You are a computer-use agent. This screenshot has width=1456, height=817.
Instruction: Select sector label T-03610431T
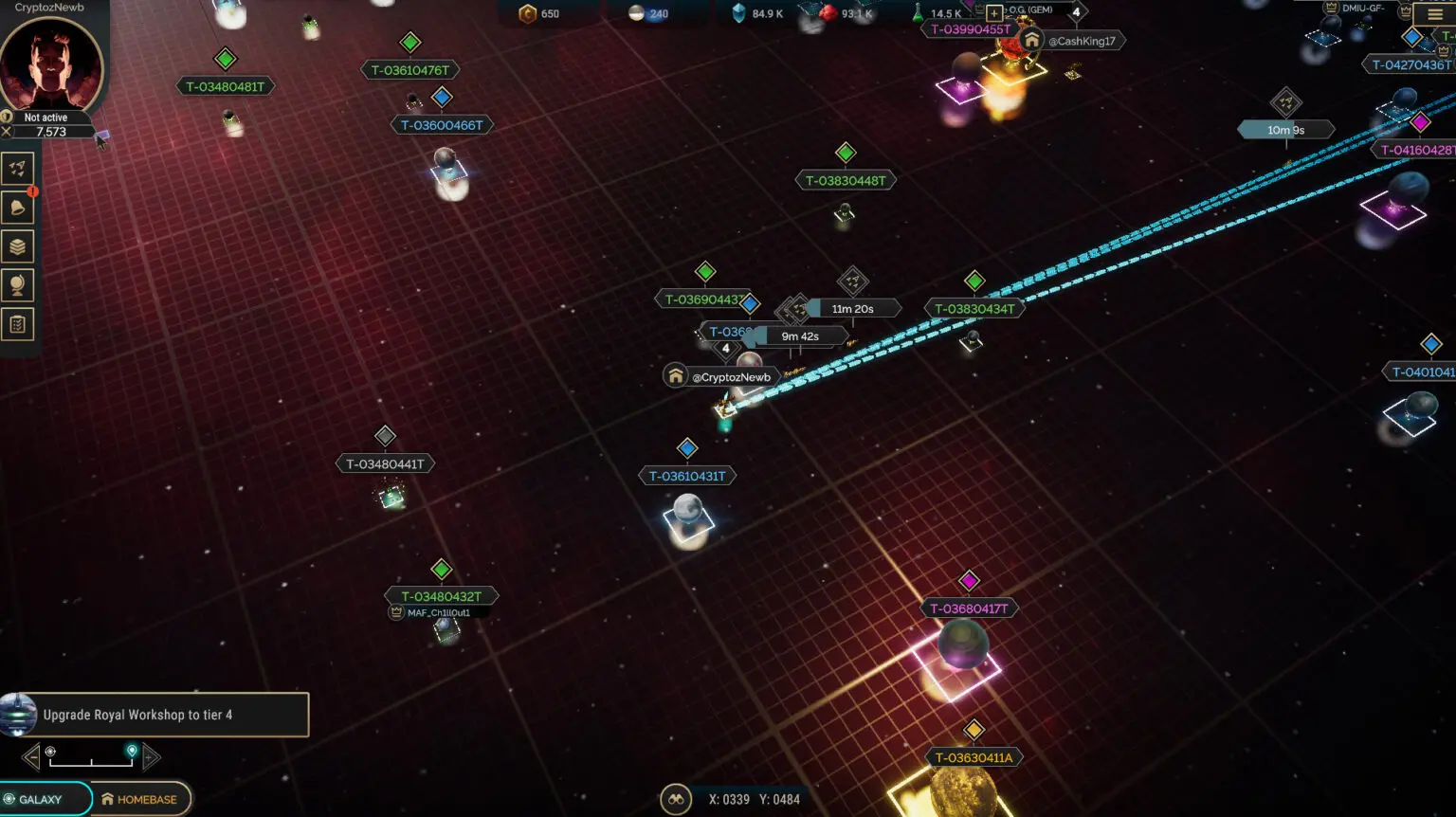pos(687,476)
